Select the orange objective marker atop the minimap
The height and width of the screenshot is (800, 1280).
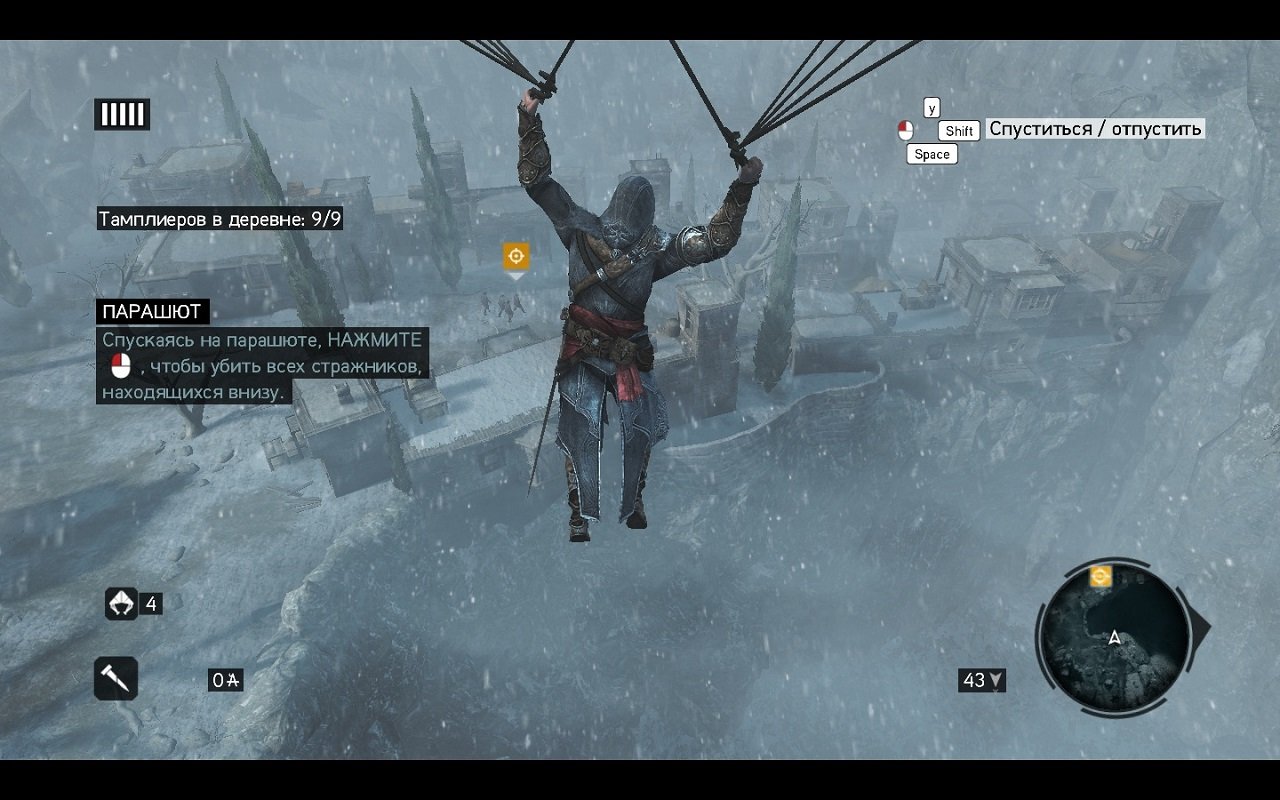tap(1100, 575)
